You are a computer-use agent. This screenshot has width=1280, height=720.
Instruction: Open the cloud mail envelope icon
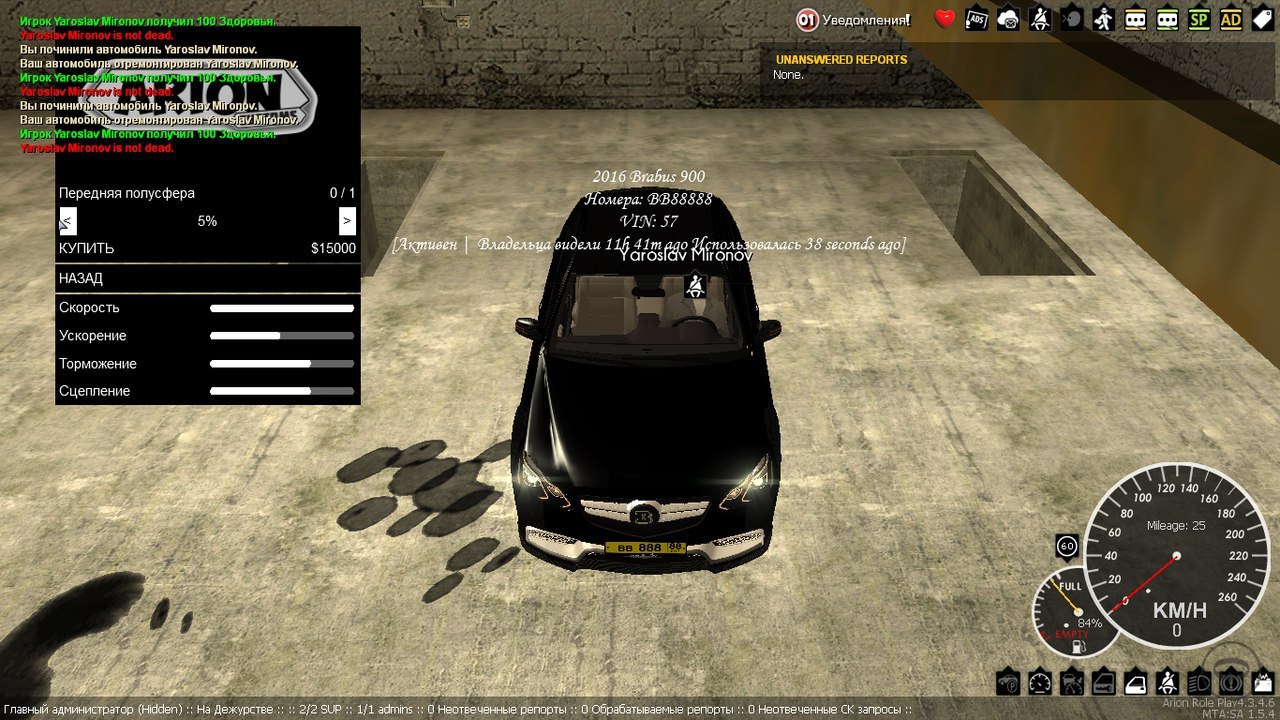(x=1008, y=19)
